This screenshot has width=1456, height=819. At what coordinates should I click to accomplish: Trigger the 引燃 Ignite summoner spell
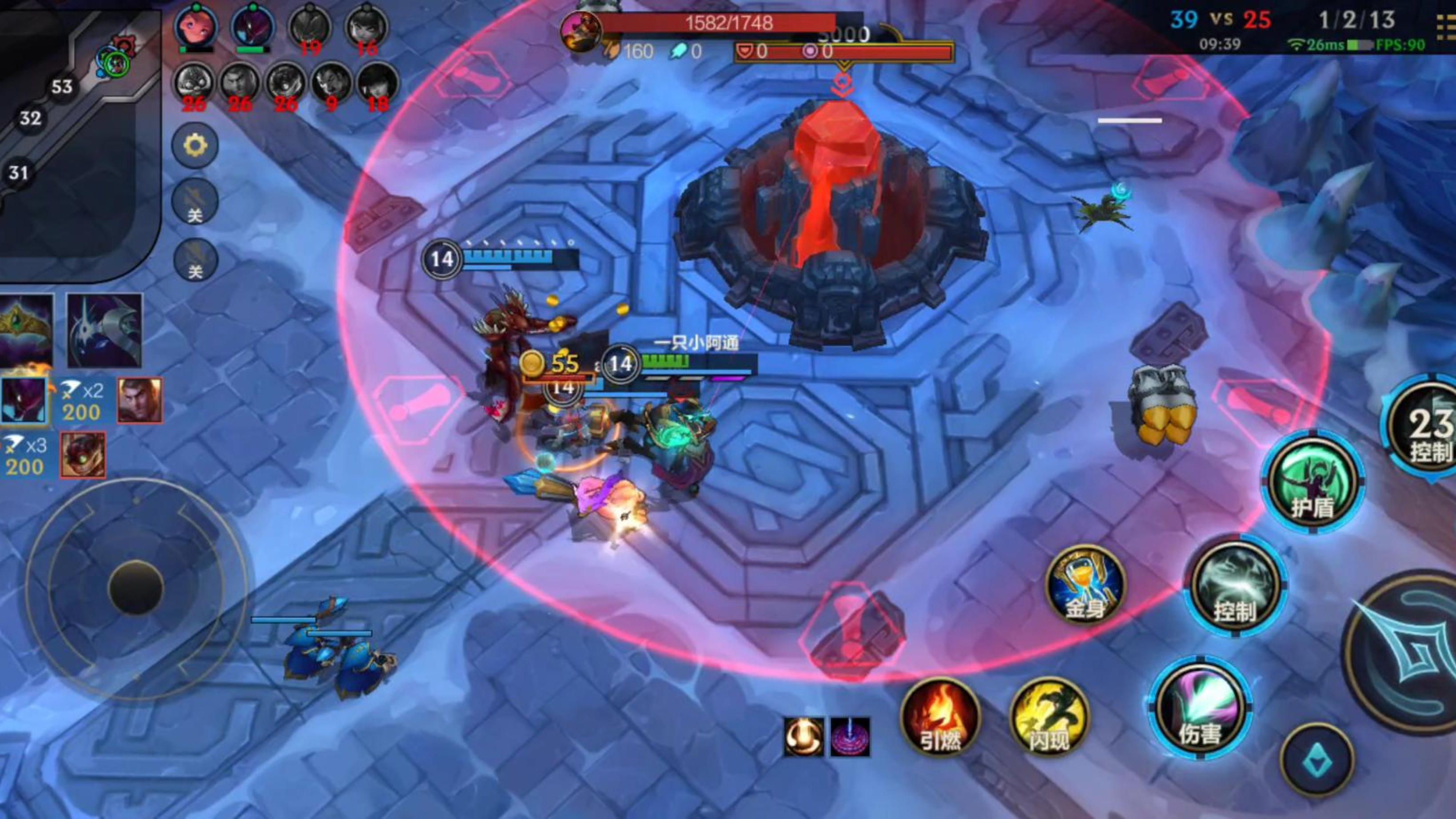click(940, 718)
